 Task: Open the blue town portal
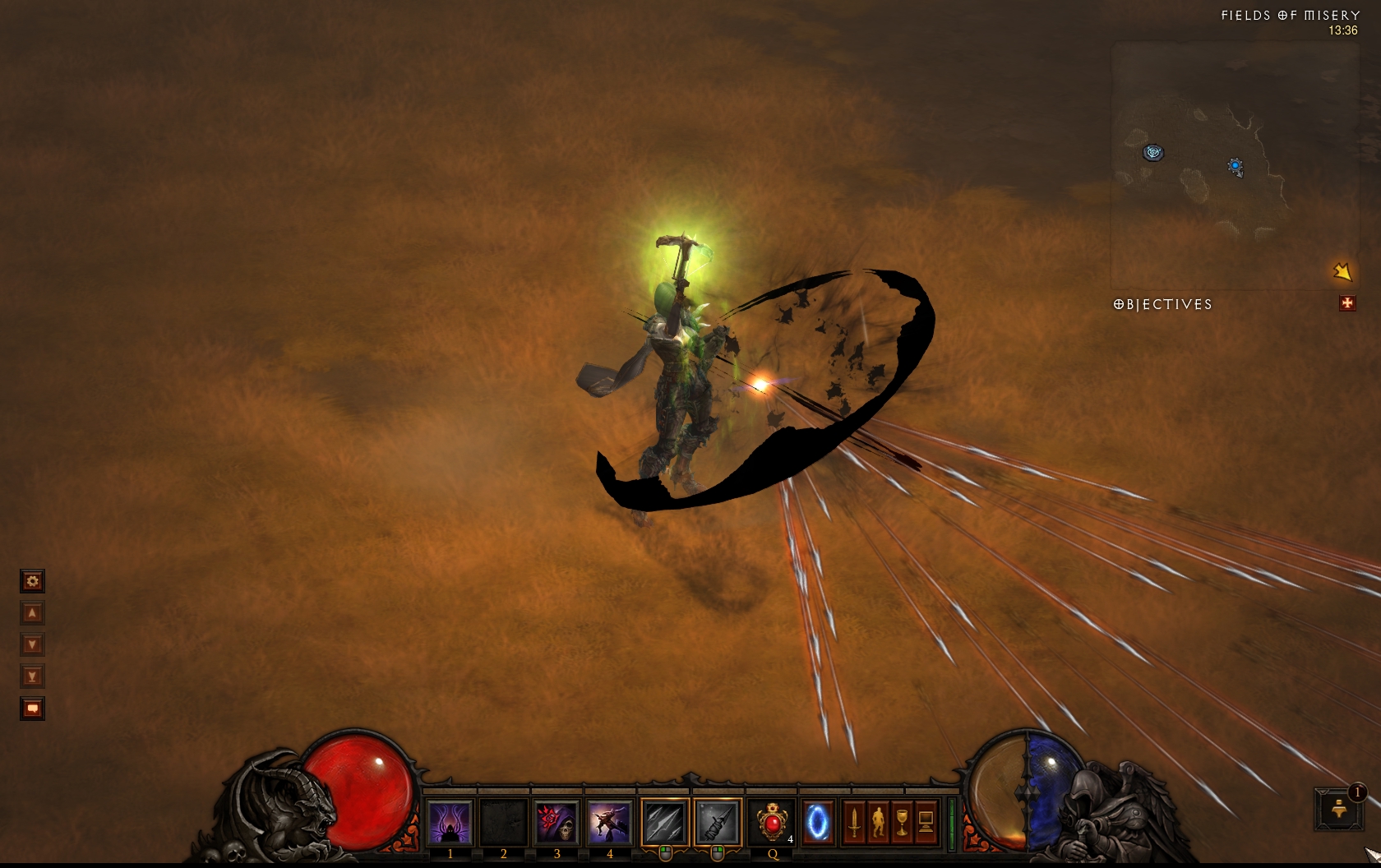(817, 822)
